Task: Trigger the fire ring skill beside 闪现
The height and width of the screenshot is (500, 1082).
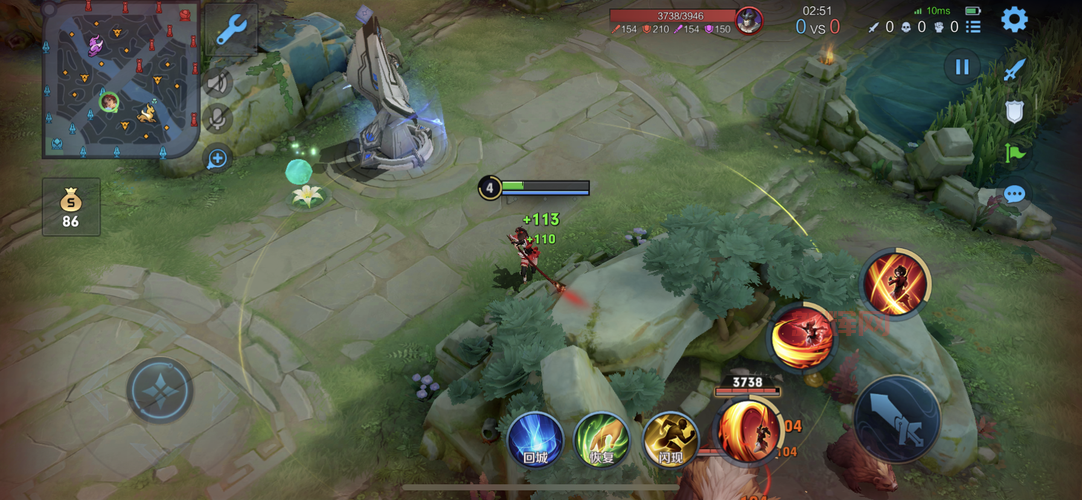Action: pyautogui.click(x=748, y=431)
